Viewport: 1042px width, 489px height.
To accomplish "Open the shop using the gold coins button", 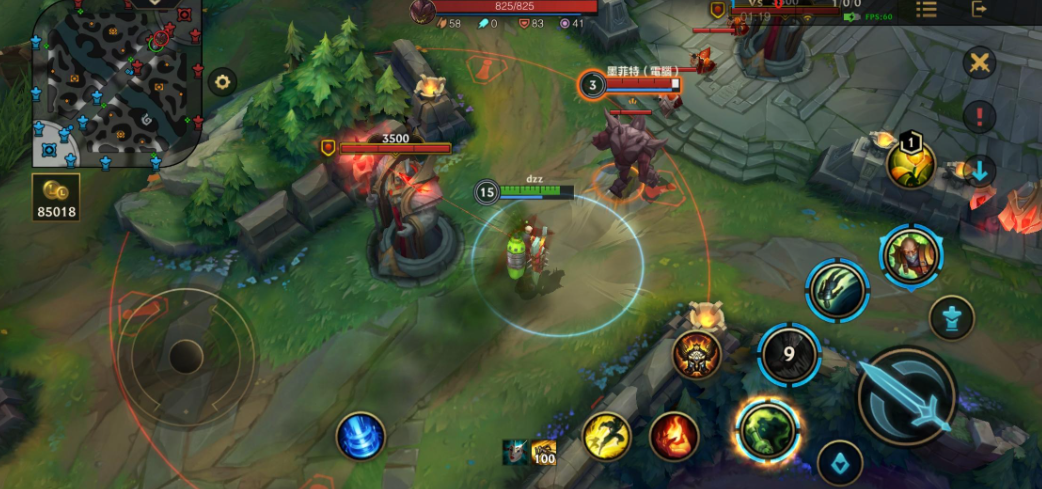I will pos(55,199).
